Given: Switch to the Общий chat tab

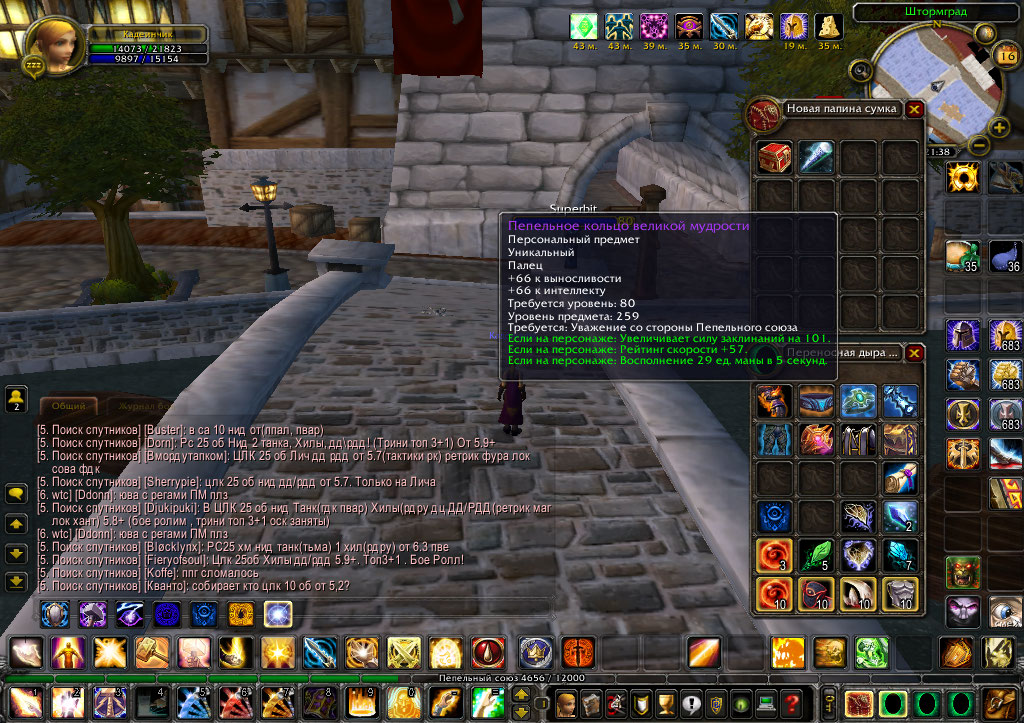Looking at the screenshot, I should [68, 406].
